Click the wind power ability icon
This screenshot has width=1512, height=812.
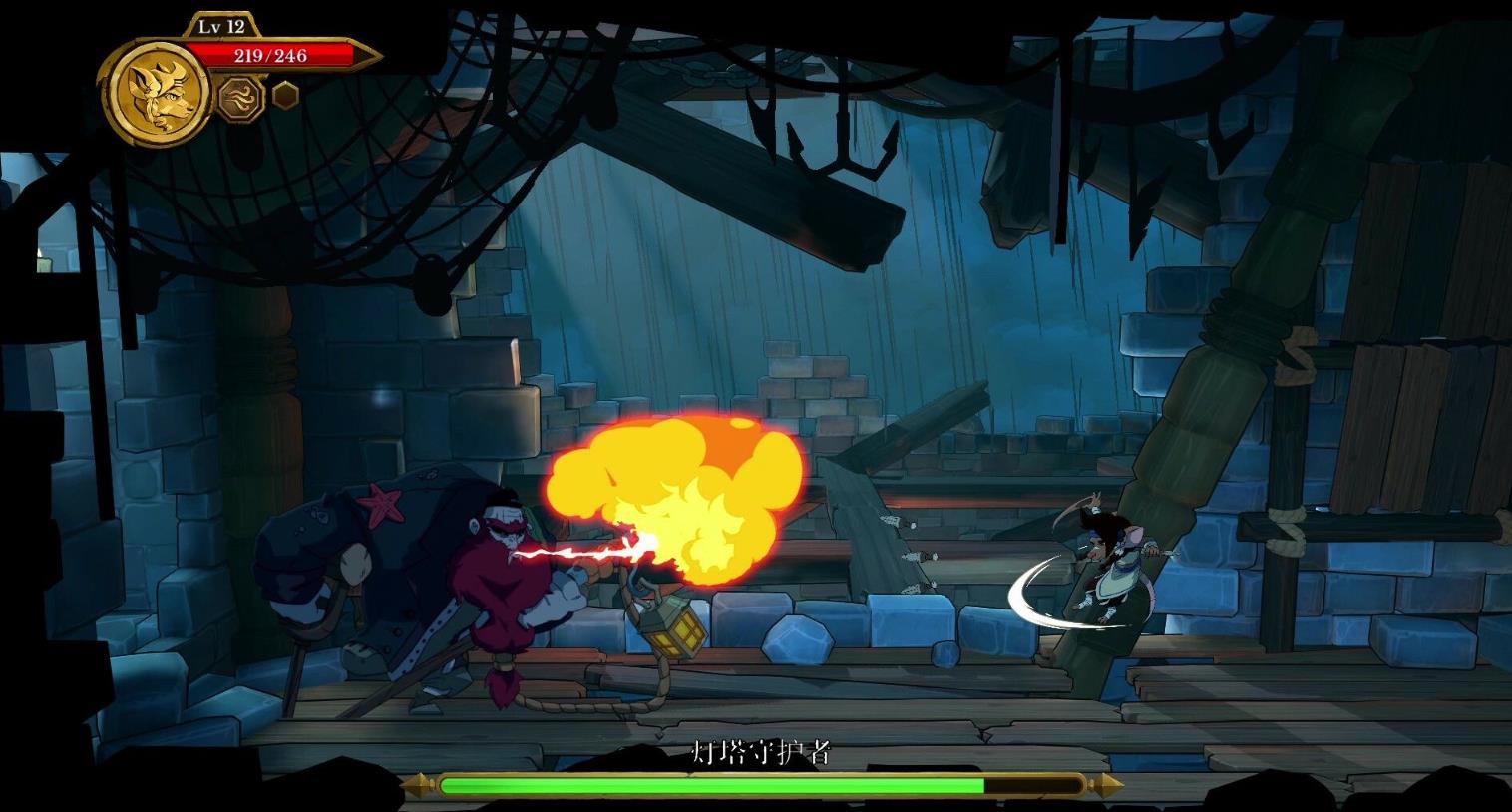[237, 99]
